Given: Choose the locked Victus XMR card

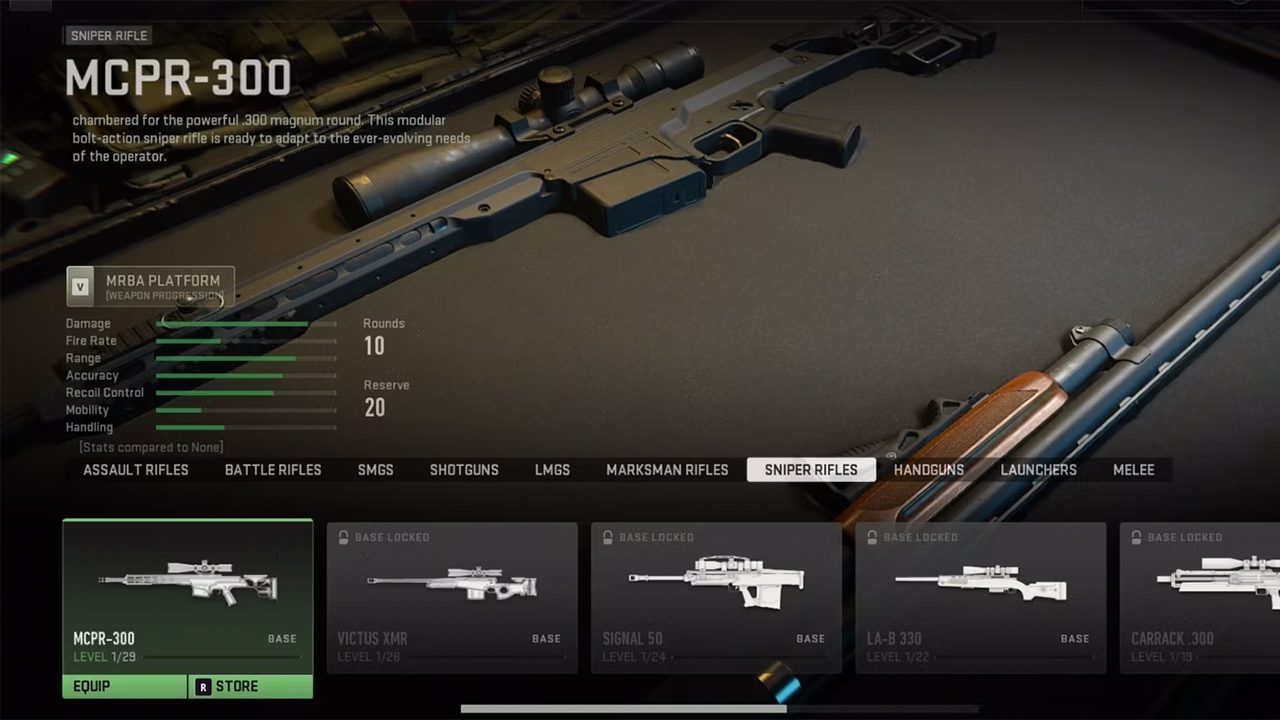Looking at the screenshot, I should pos(452,597).
